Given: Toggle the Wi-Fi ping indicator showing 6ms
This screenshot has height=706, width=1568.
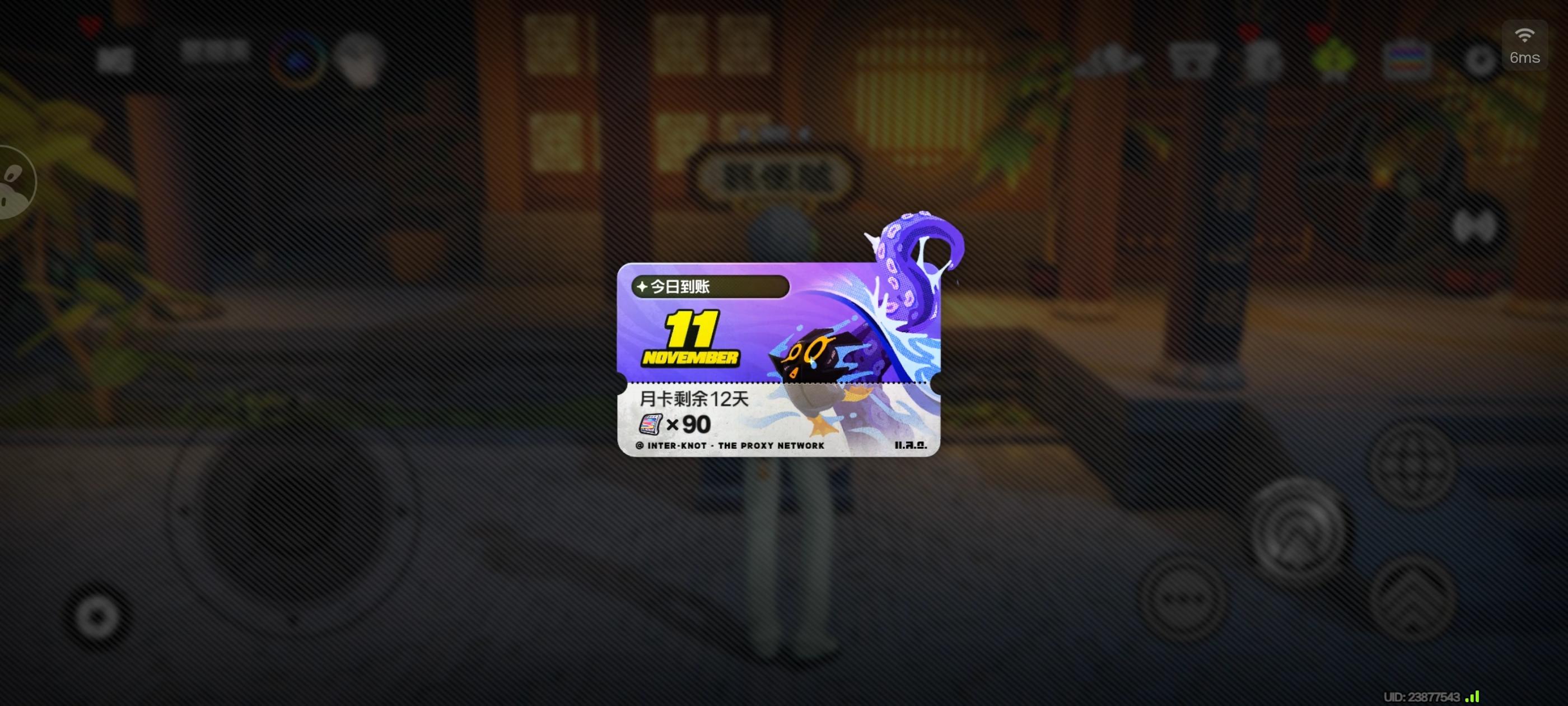Looking at the screenshot, I should [x=1525, y=46].
